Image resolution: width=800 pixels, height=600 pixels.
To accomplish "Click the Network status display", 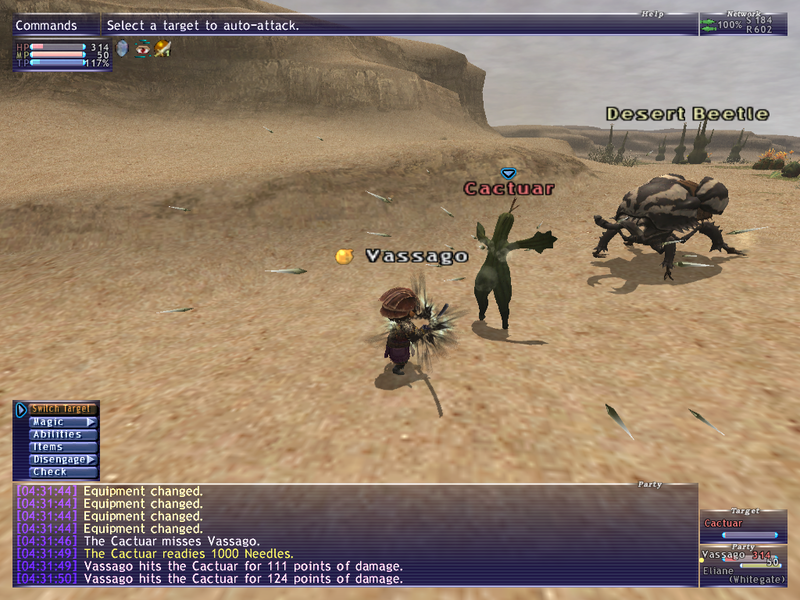I will pyautogui.click(x=743, y=24).
